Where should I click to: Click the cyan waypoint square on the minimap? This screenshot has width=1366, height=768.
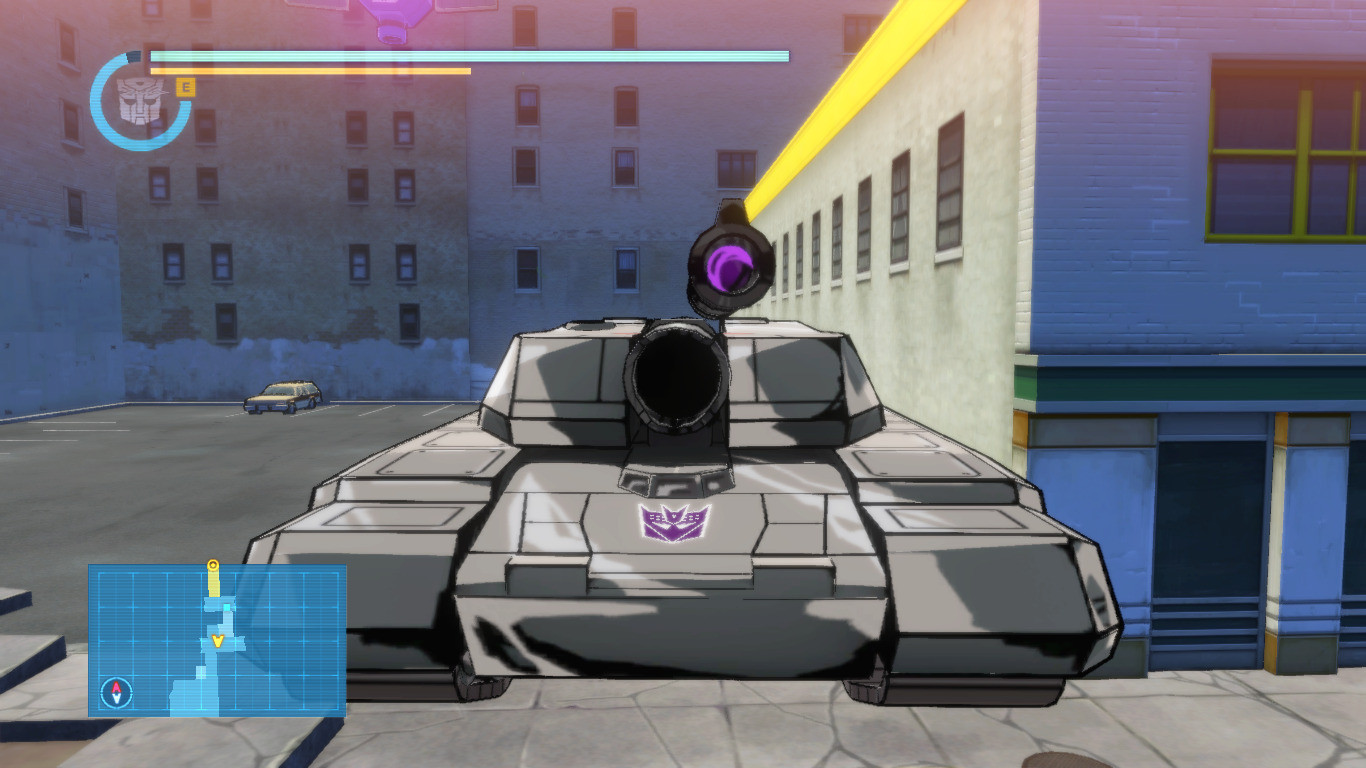(227, 607)
